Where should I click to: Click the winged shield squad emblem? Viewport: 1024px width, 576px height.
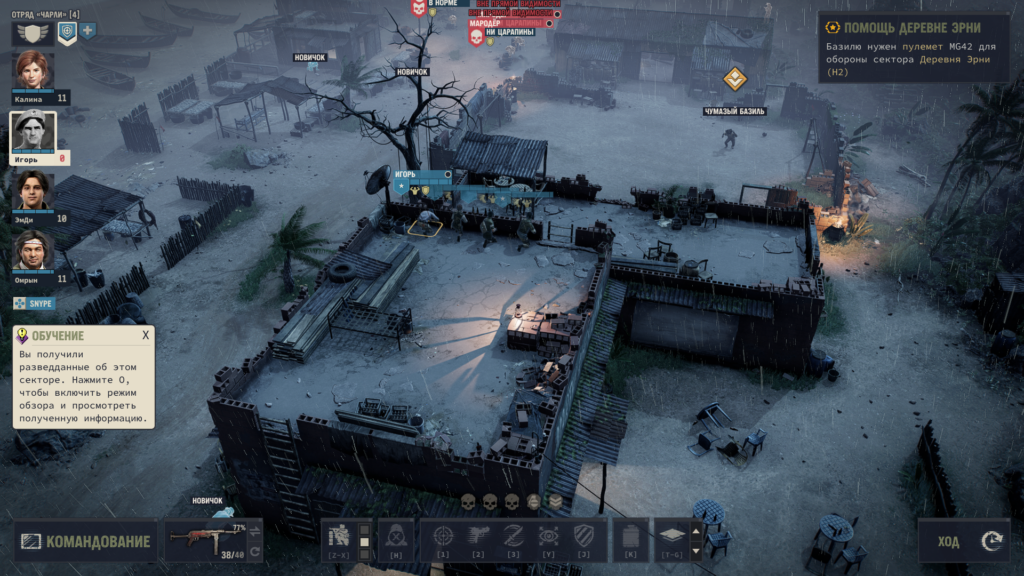(33, 33)
